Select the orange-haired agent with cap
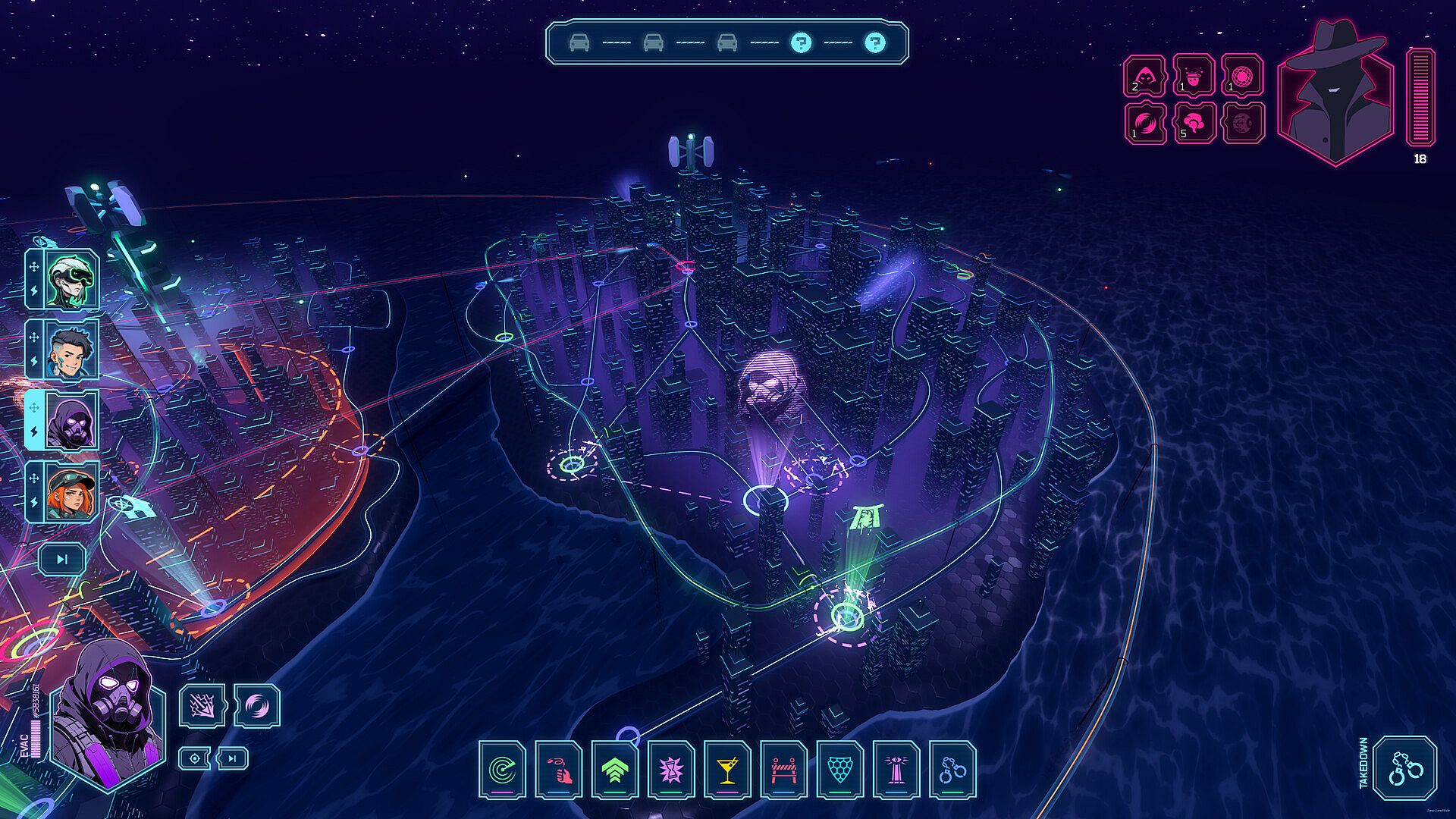This screenshot has height=819, width=1456. [x=71, y=491]
